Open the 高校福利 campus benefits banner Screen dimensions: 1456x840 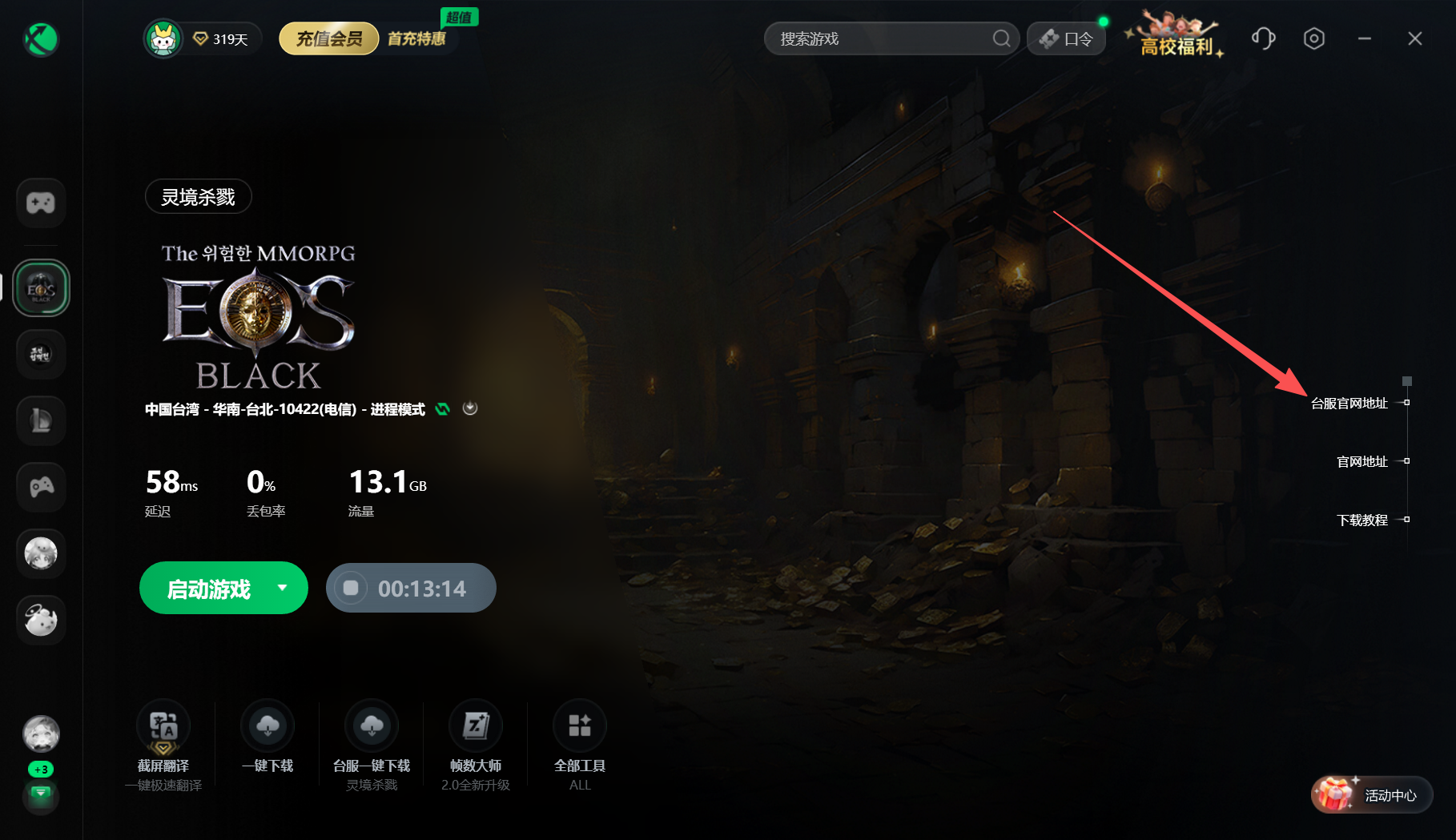pos(1176,38)
